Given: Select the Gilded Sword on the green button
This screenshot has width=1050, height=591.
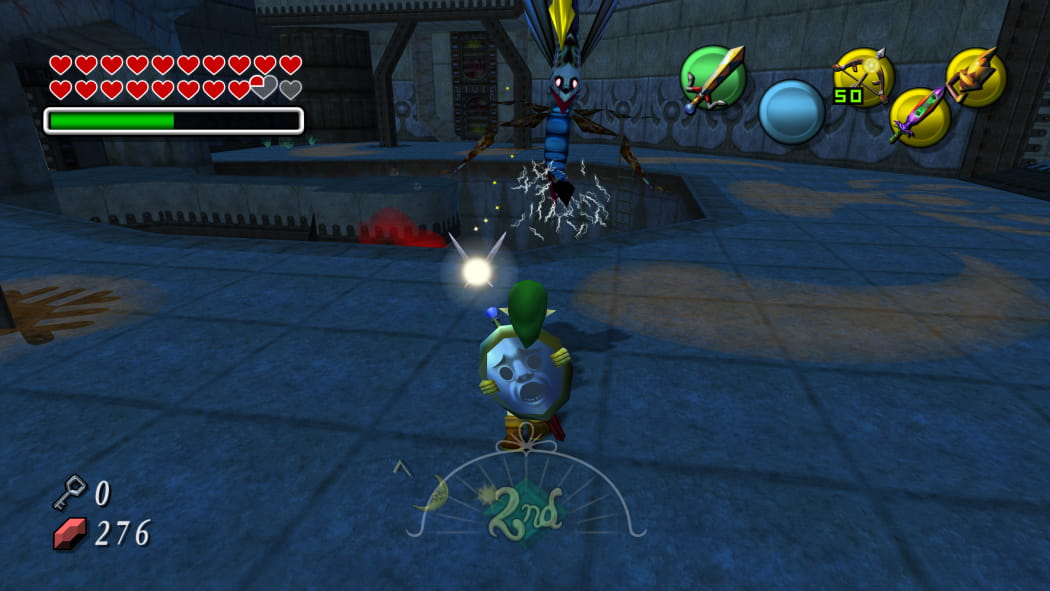Looking at the screenshot, I should click(x=712, y=77).
